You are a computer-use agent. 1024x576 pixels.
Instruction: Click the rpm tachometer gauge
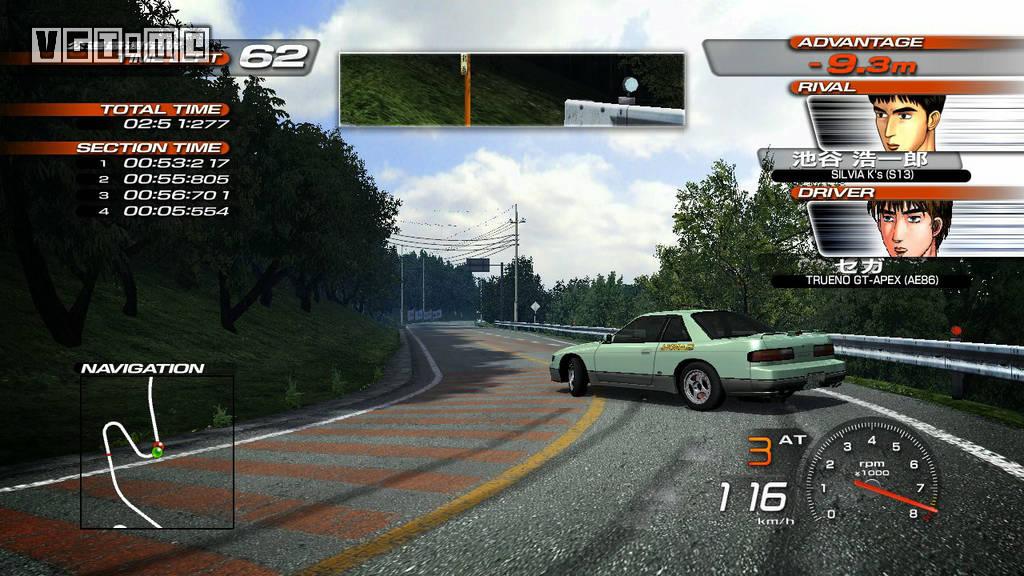click(x=869, y=470)
